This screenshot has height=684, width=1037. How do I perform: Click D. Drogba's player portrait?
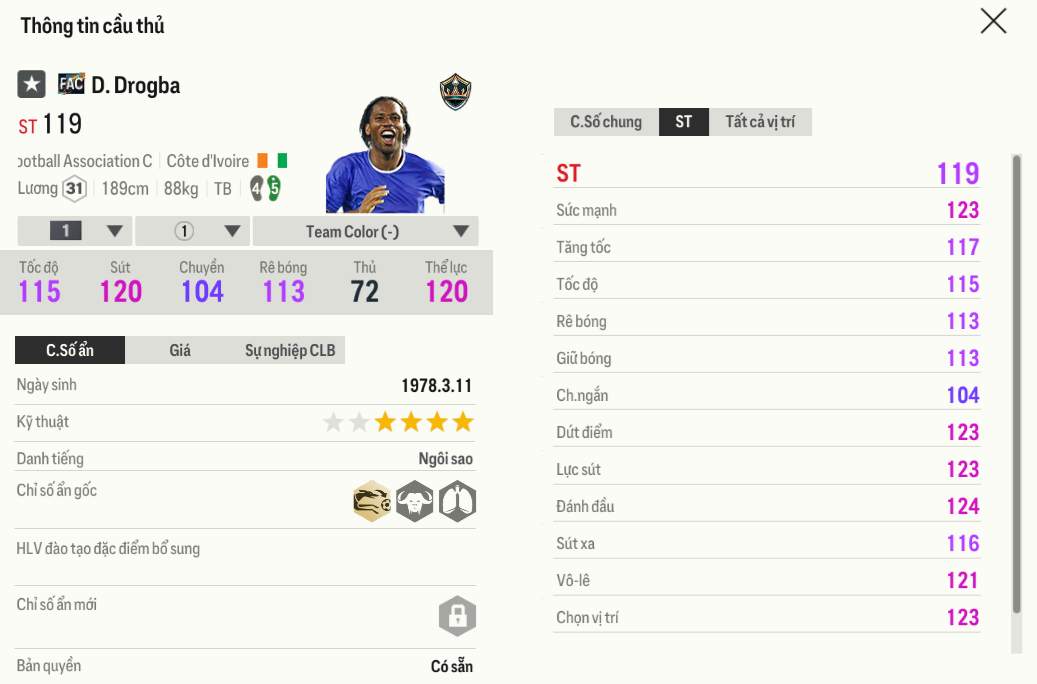(x=384, y=155)
